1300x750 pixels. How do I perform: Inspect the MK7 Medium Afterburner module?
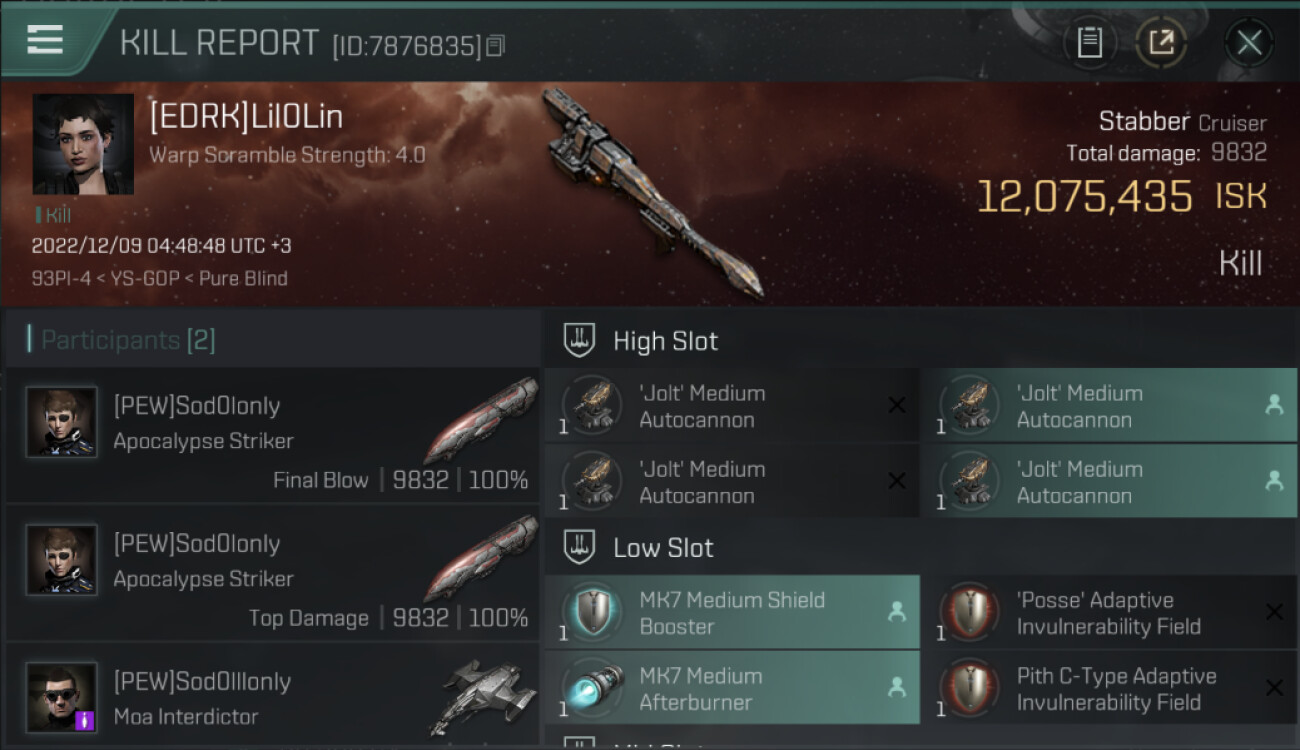pyautogui.click(x=731, y=688)
